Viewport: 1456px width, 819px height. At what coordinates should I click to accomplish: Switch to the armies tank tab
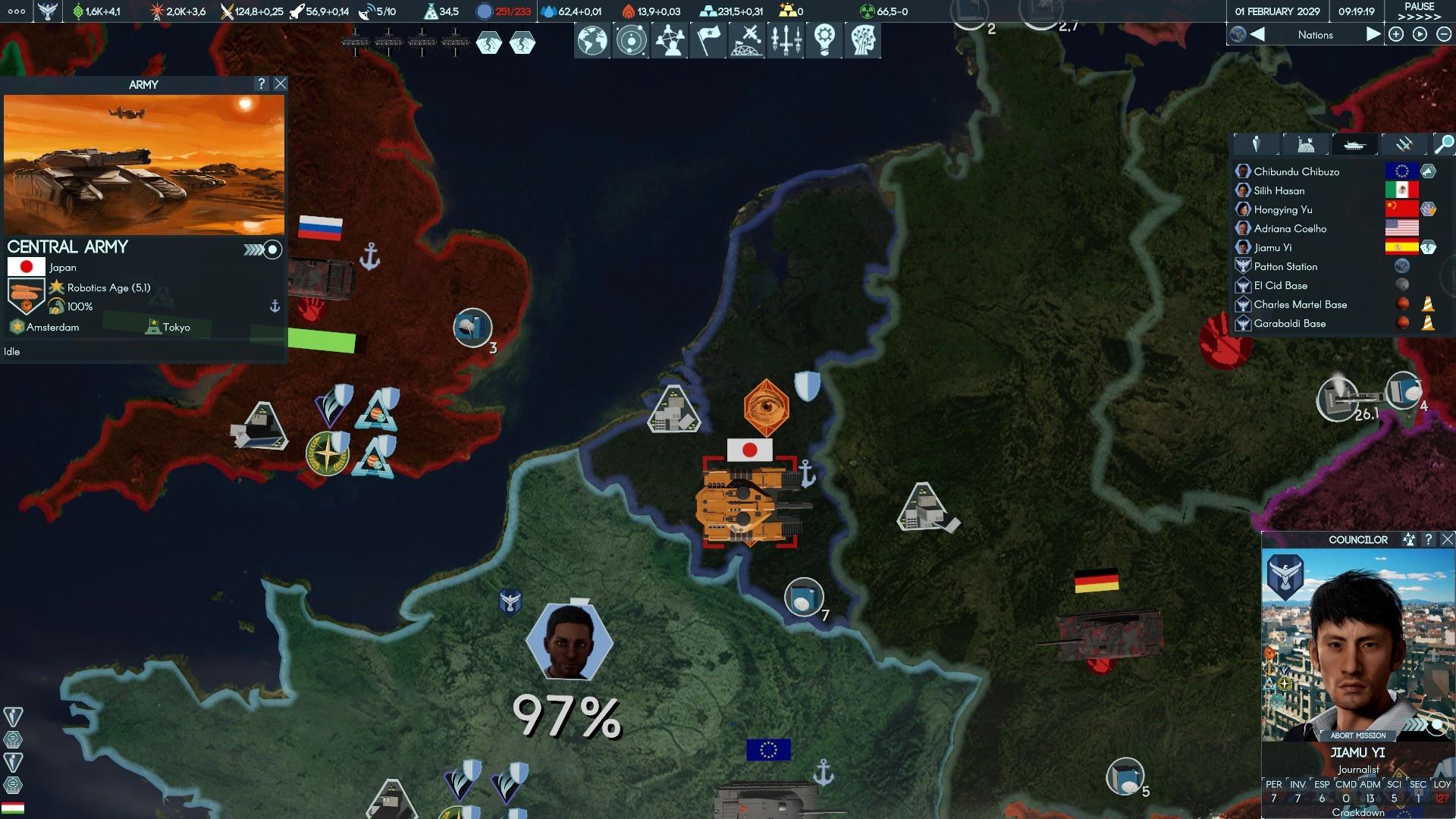click(1354, 144)
